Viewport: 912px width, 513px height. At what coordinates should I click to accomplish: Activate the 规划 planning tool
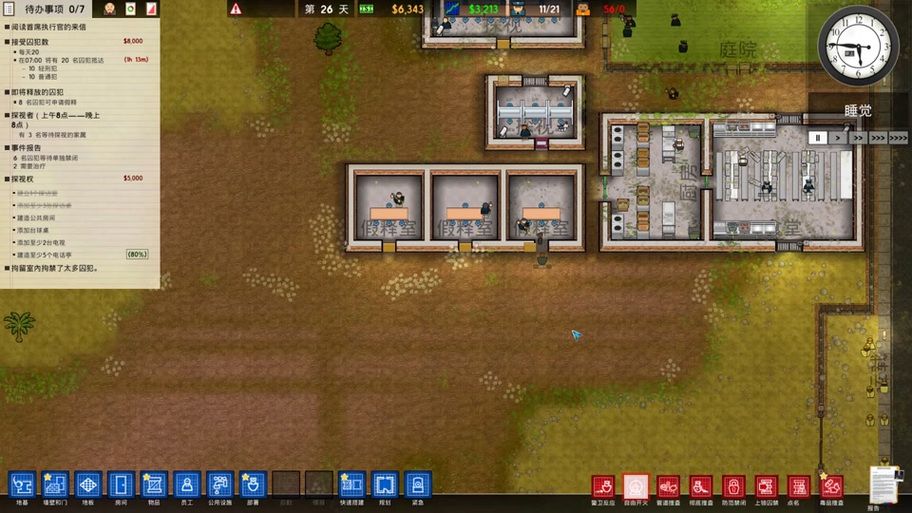[x=385, y=485]
